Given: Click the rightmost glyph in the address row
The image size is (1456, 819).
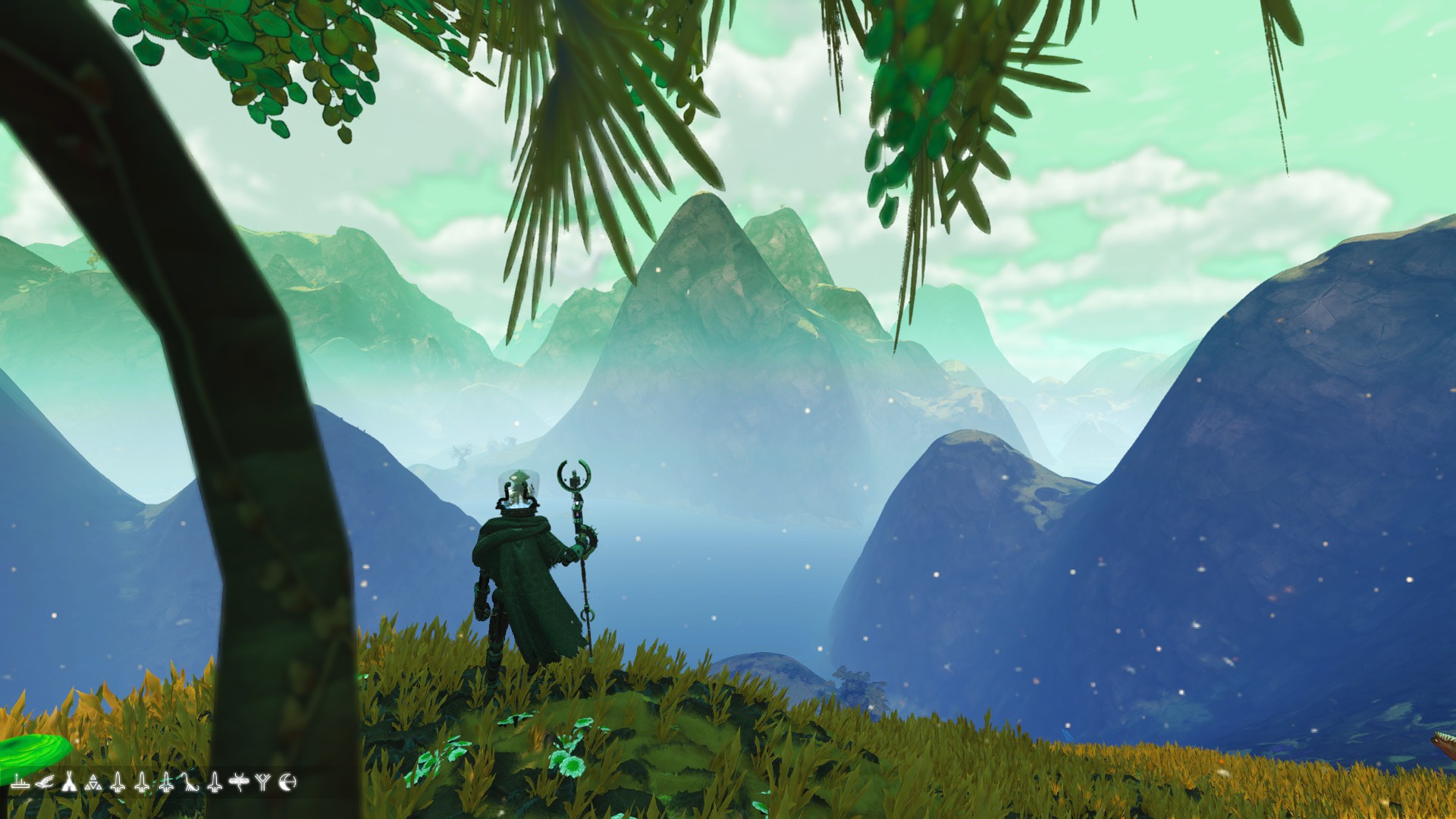Looking at the screenshot, I should [287, 783].
